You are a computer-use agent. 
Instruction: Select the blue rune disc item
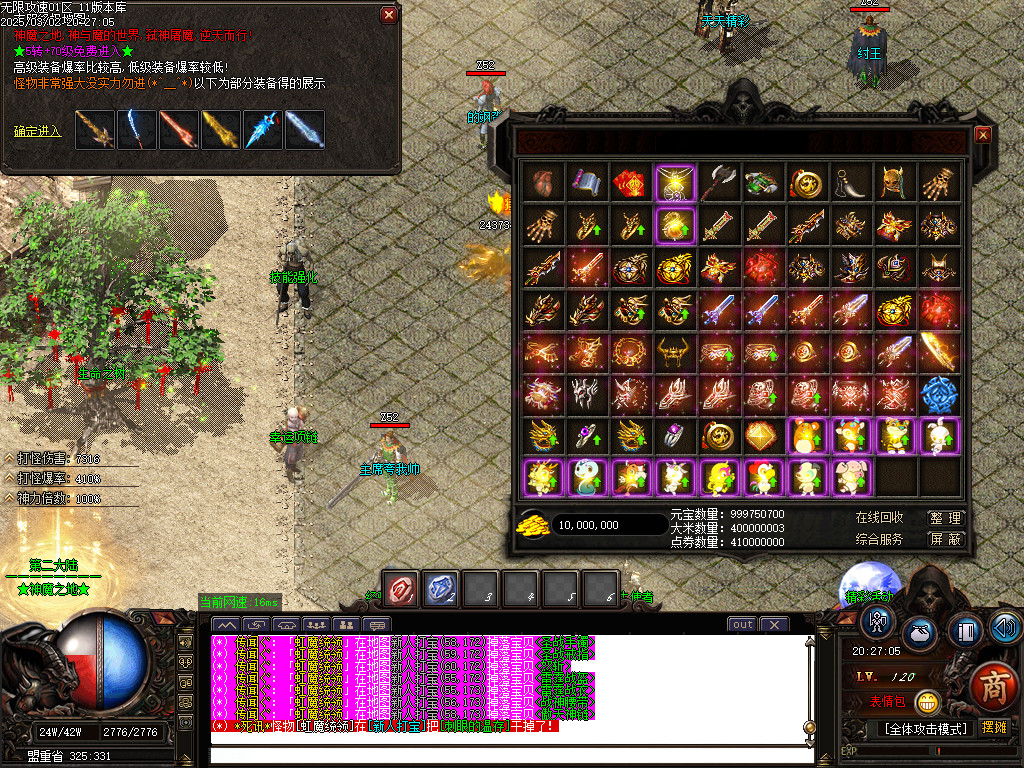(937, 395)
